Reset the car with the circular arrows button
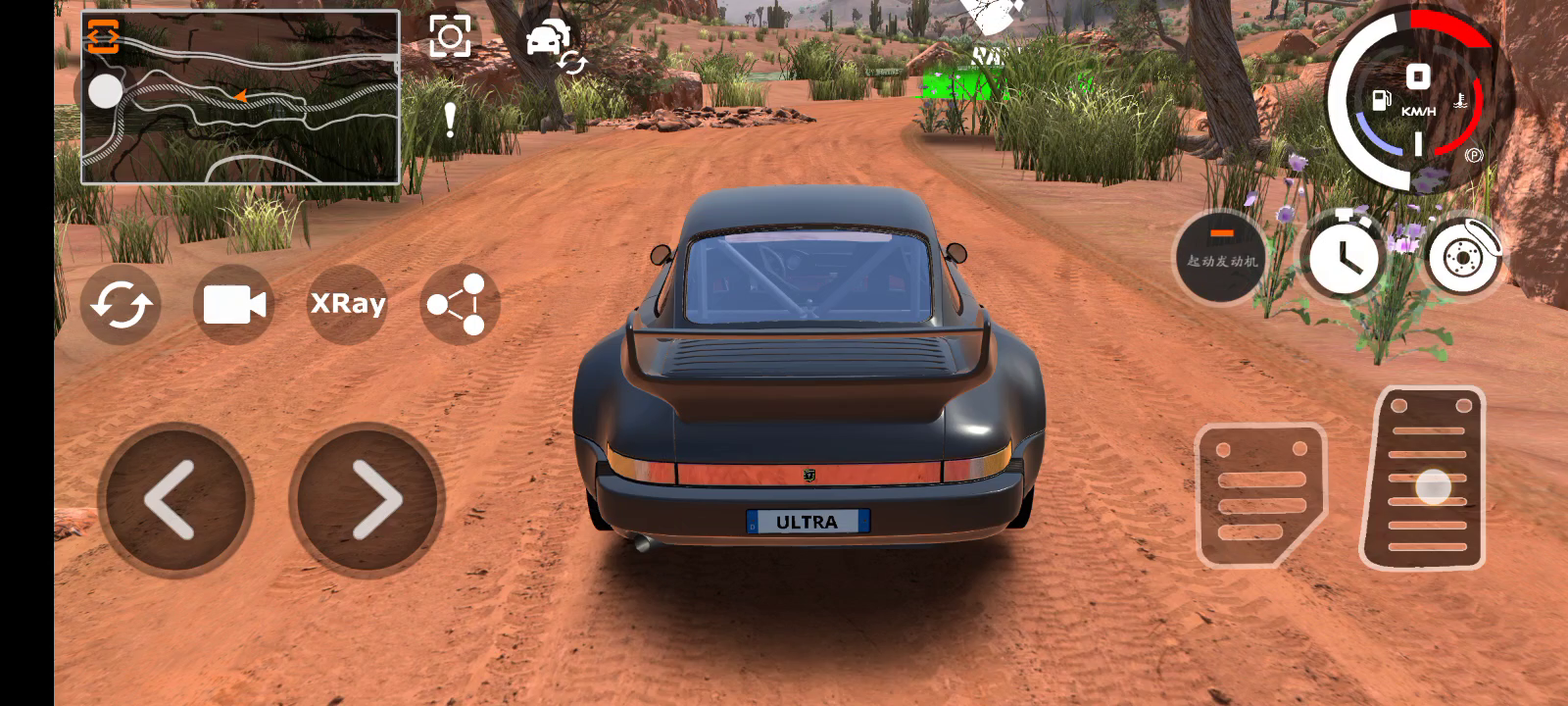This screenshot has width=1568, height=706. (x=121, y=305)
